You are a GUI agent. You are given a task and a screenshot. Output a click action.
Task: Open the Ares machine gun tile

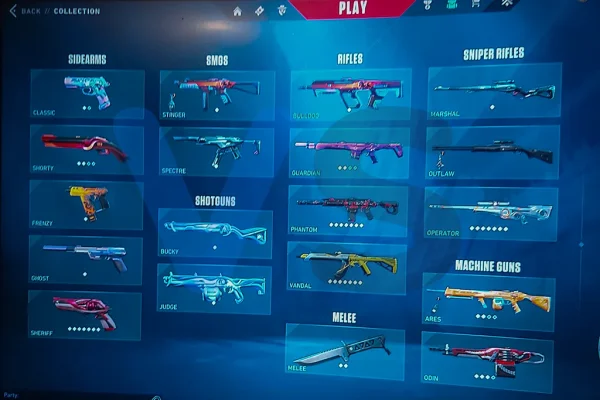point(488,301)
